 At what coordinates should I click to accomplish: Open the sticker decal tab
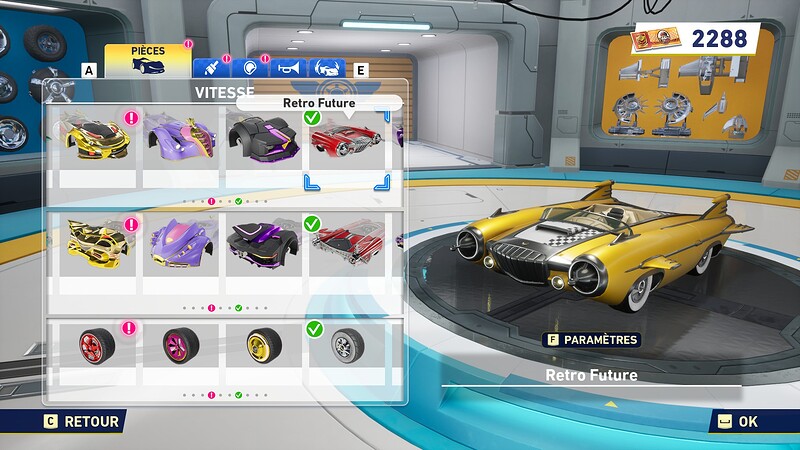250,68
